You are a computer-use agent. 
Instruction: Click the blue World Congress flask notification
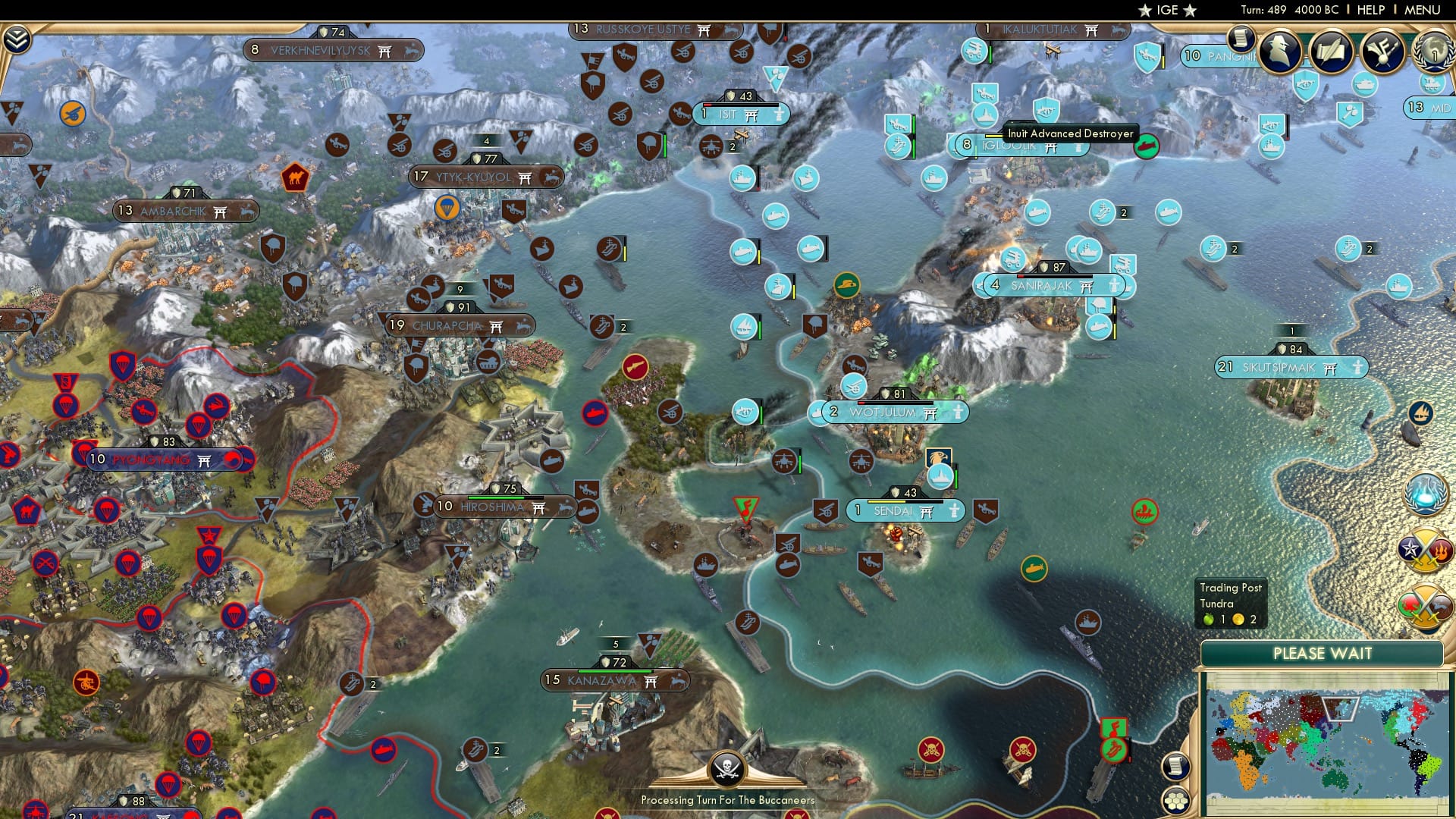pos(1426,494)
